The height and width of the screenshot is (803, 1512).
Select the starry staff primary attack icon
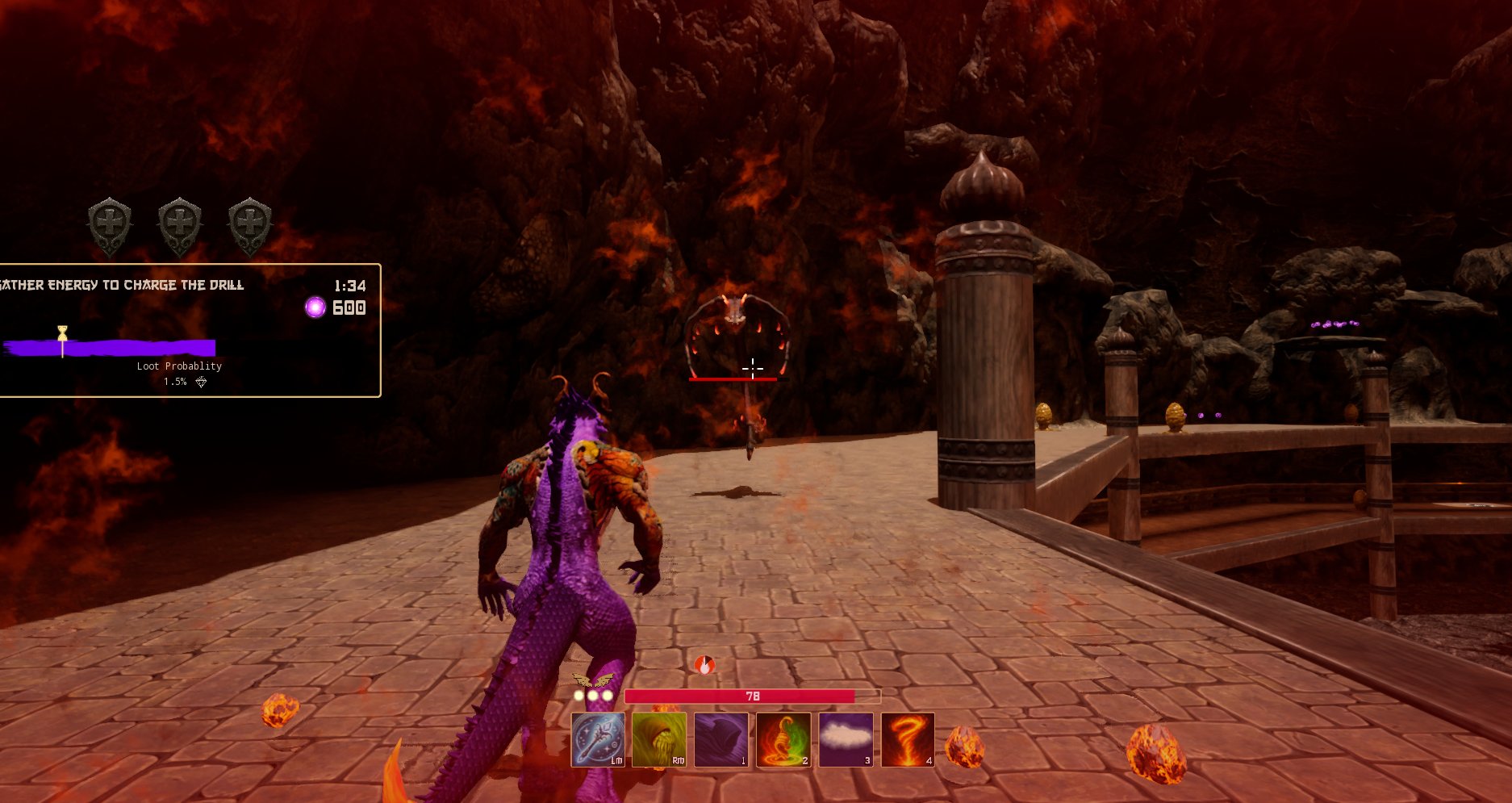point(598,739)
